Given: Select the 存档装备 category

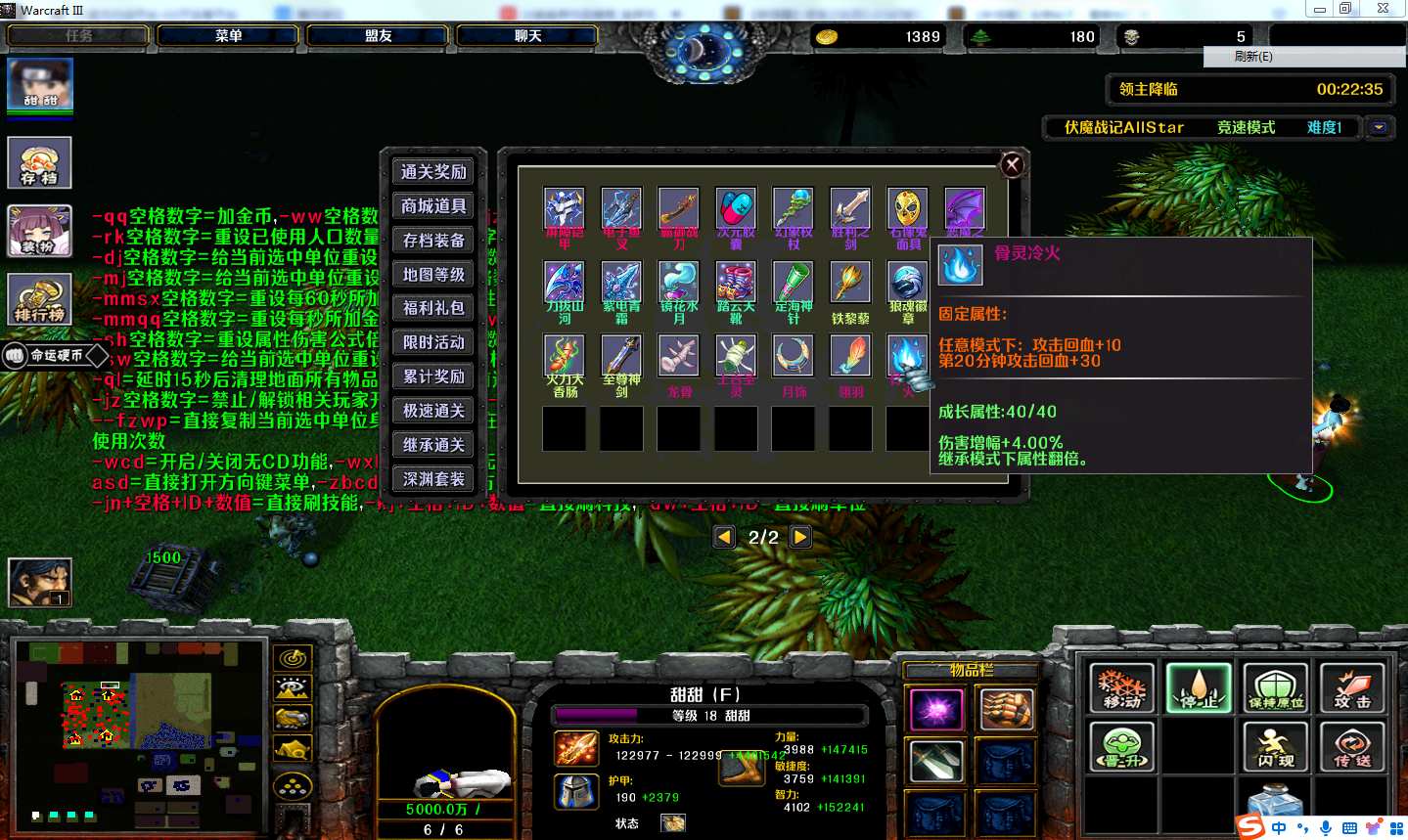Looking at the screenshot, I should (x=433, y=241).
